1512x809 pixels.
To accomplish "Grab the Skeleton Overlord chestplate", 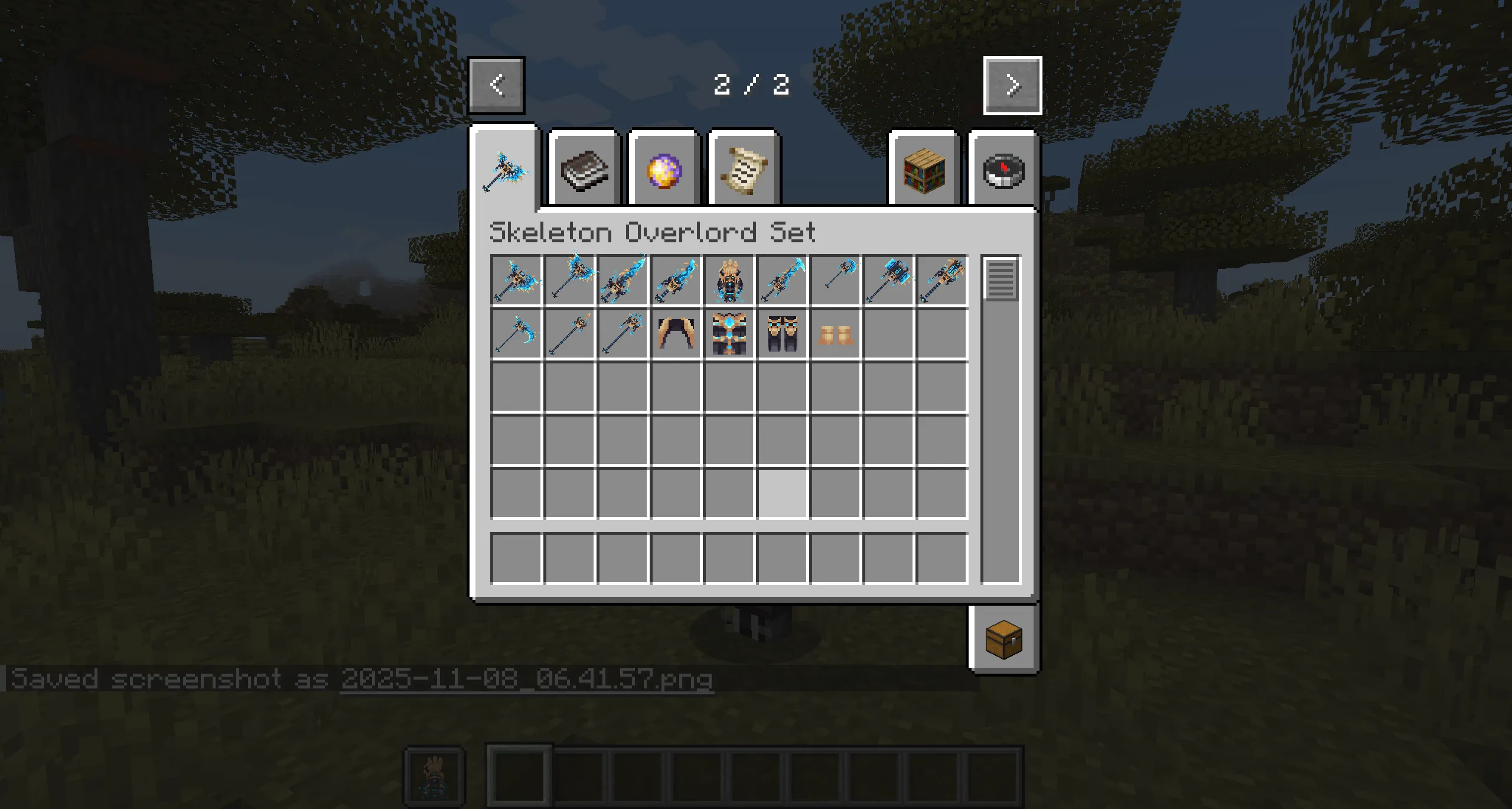I will (729, 332).
